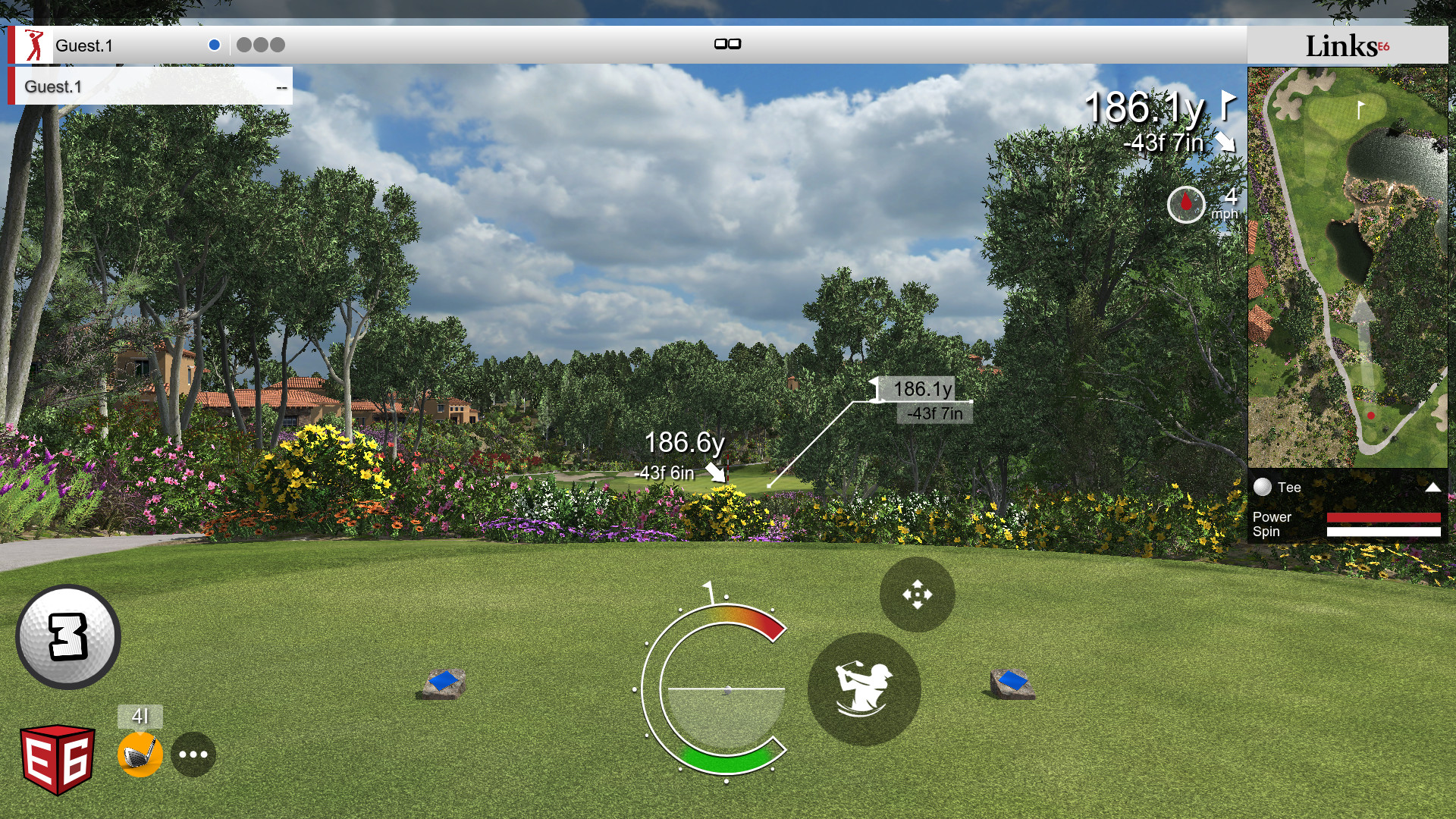The image size is (1456, 819).
Task: Toggle the blue status dot next to Guest.1
Action: pyautogui.click(x=215, y=44)
